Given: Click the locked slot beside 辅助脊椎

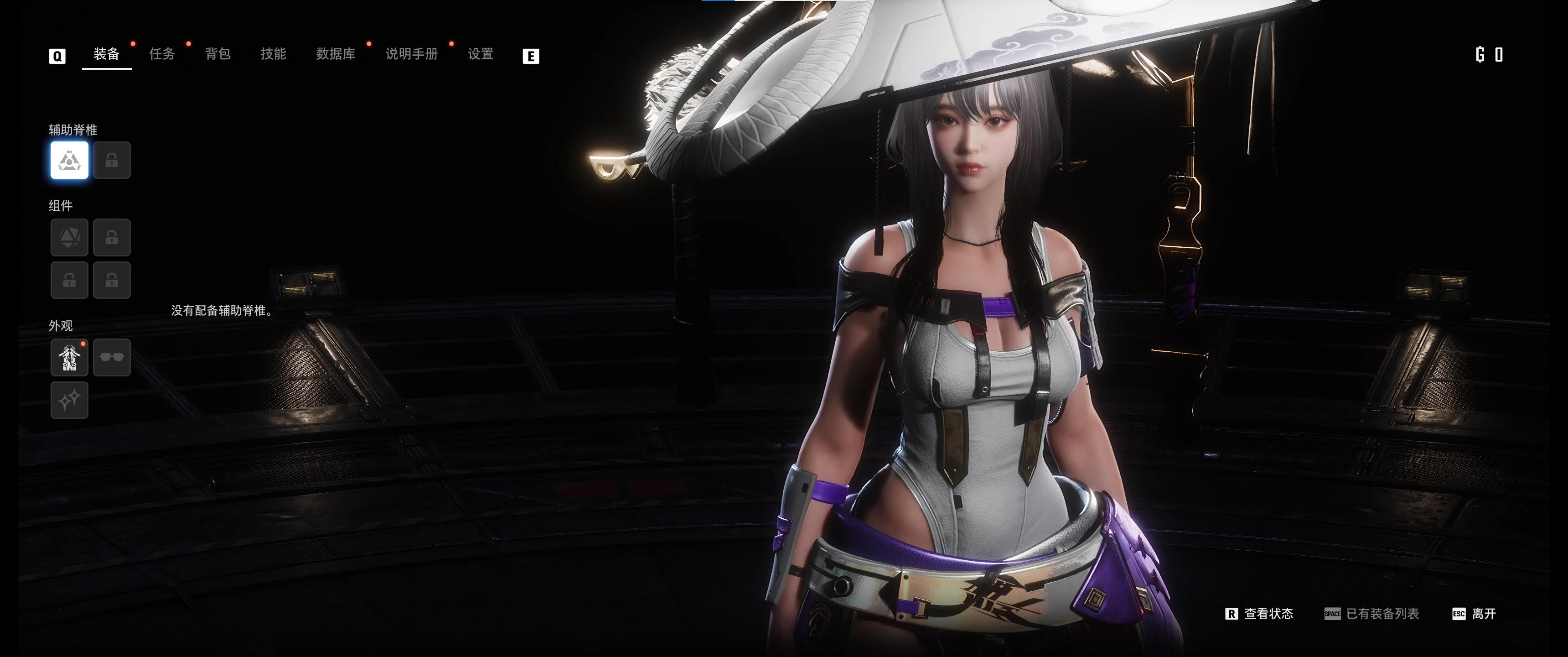Looking at the screenshot, I should (x=112, y=160).
